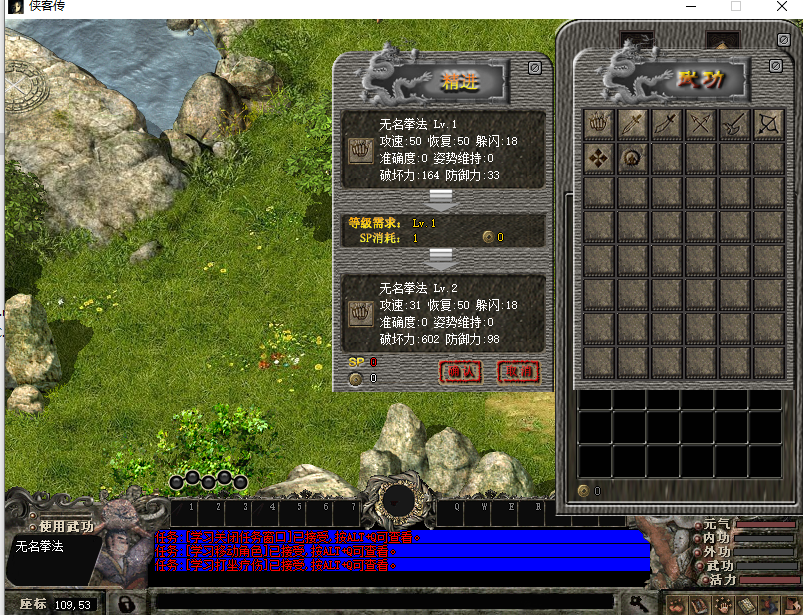Close the 武功 skills panel
The width and height of the screenshot is (803, 615).
(775, 65)
